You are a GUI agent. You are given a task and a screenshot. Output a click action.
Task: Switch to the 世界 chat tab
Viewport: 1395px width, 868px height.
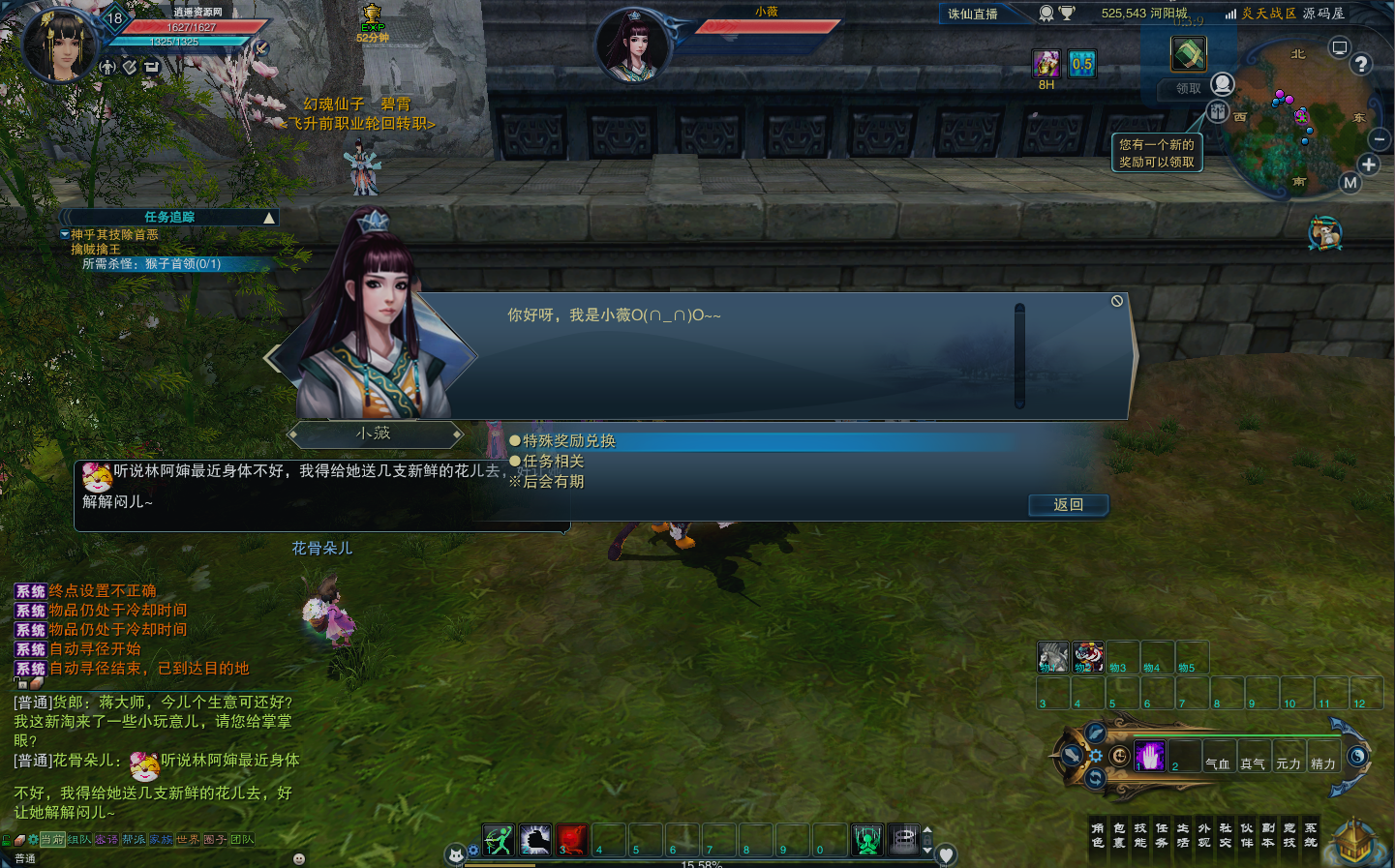(x=188, y=839)
